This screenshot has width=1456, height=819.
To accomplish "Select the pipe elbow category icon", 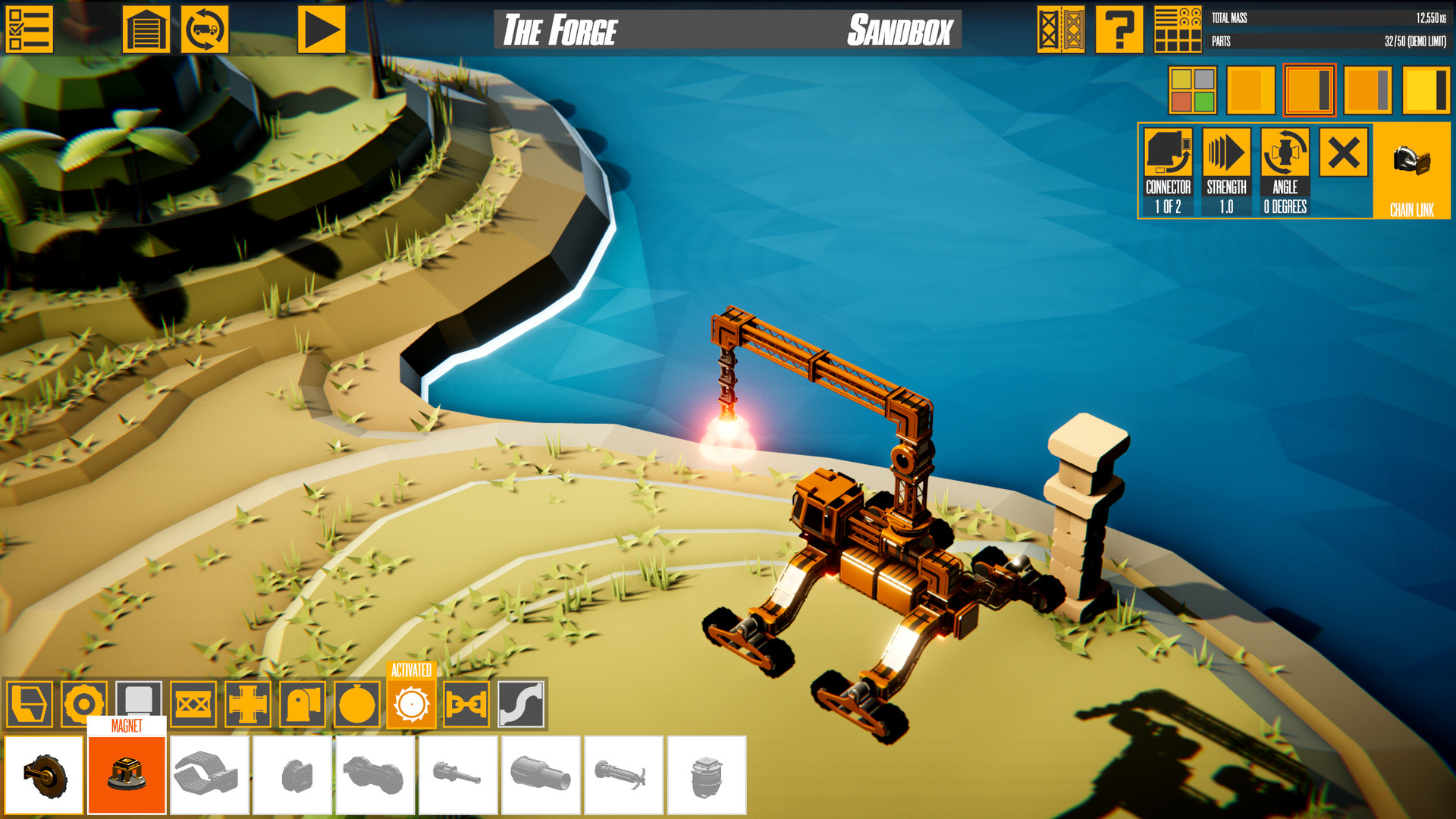I will (303, 701).
